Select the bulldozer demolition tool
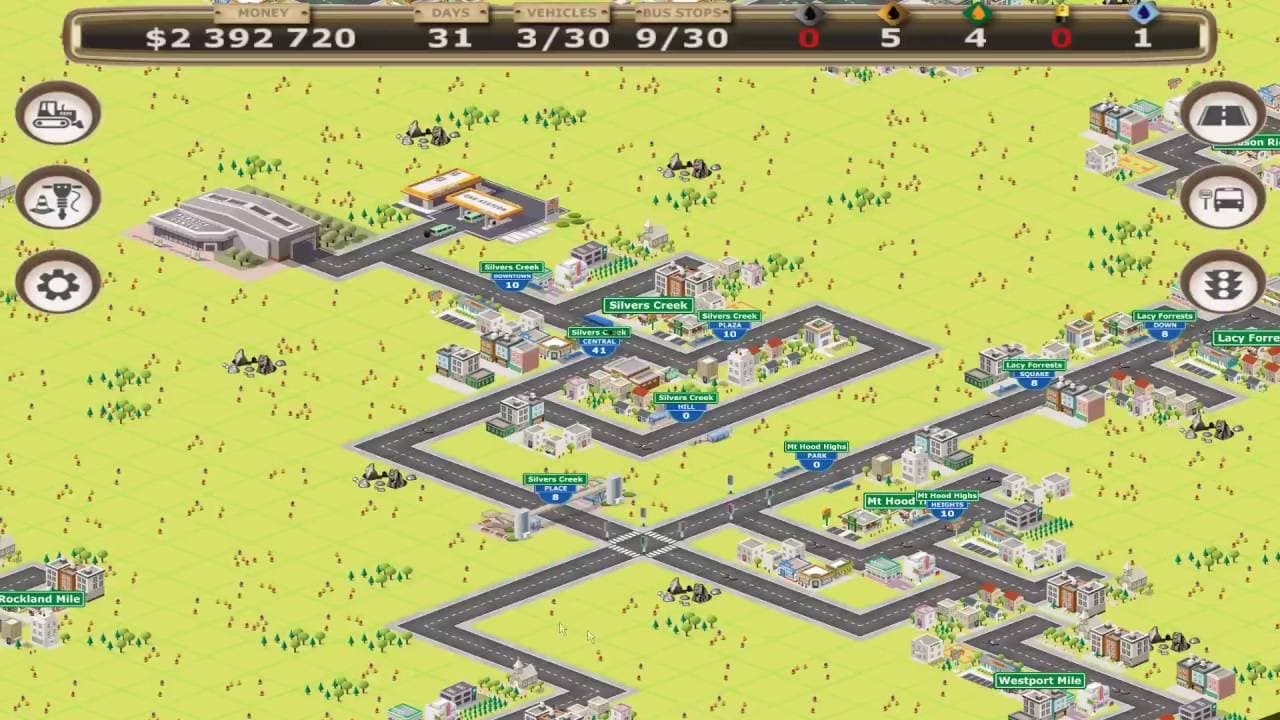 point(57,113)
